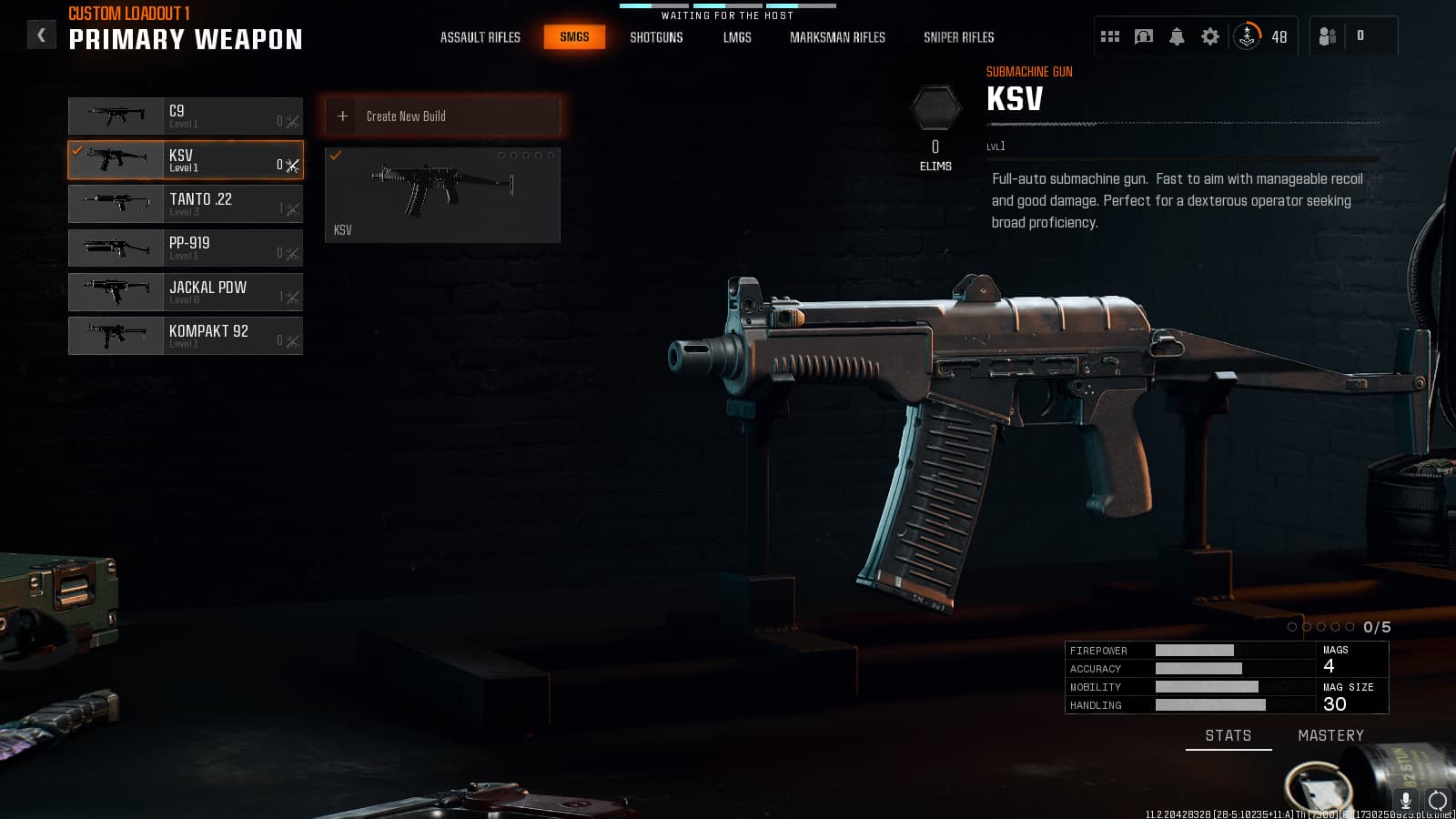1456x819 pixels.
Task: Show the LMGs weapon list
Action: 737,37
